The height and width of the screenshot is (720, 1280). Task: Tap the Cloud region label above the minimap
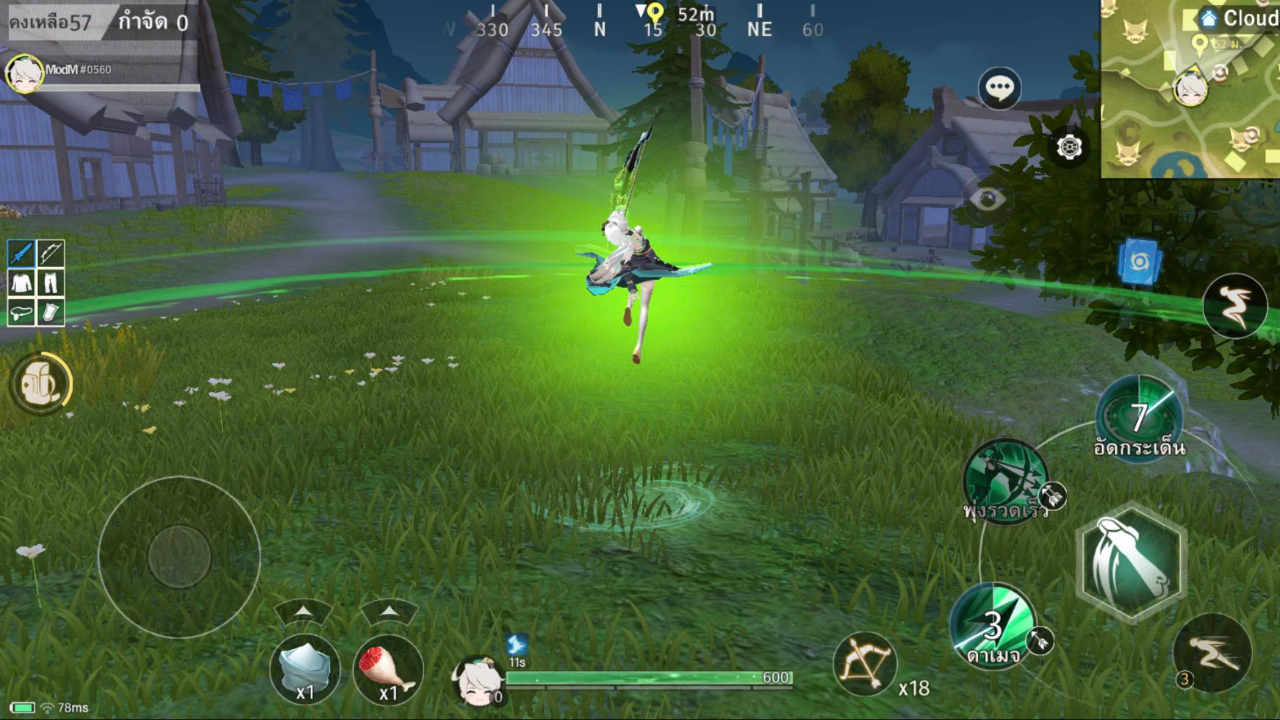(x=1239, y=16)
